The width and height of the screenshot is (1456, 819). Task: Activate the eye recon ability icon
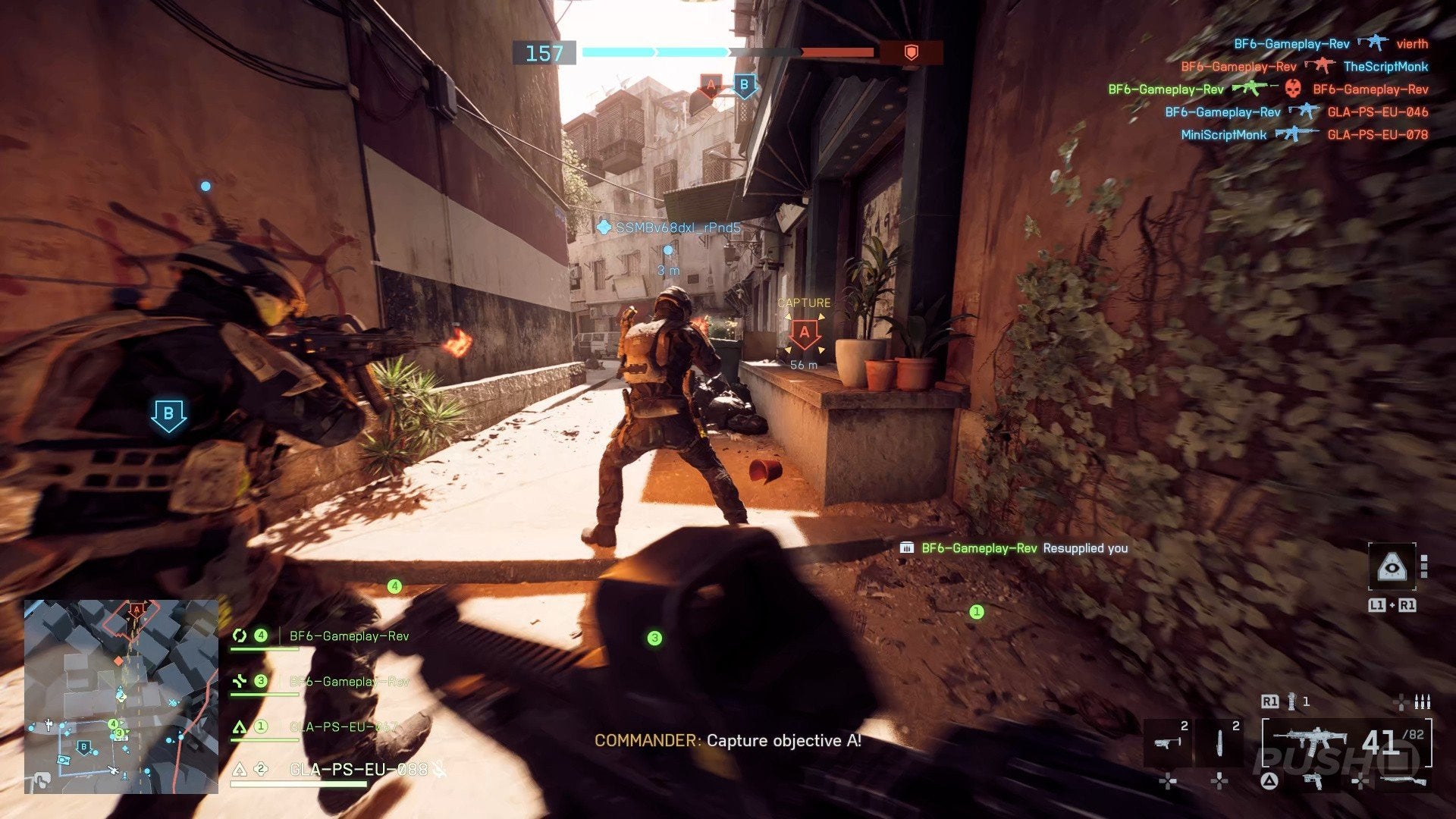[1392, 566]
